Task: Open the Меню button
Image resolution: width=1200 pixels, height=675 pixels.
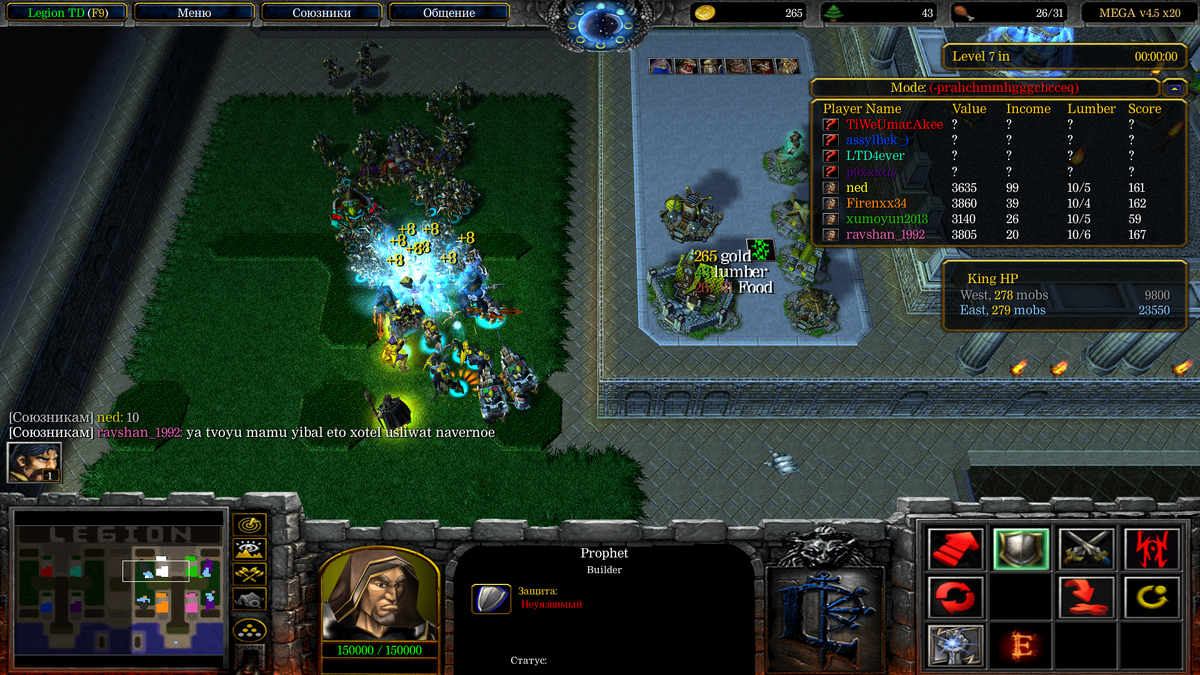Action: coord(193,13)
